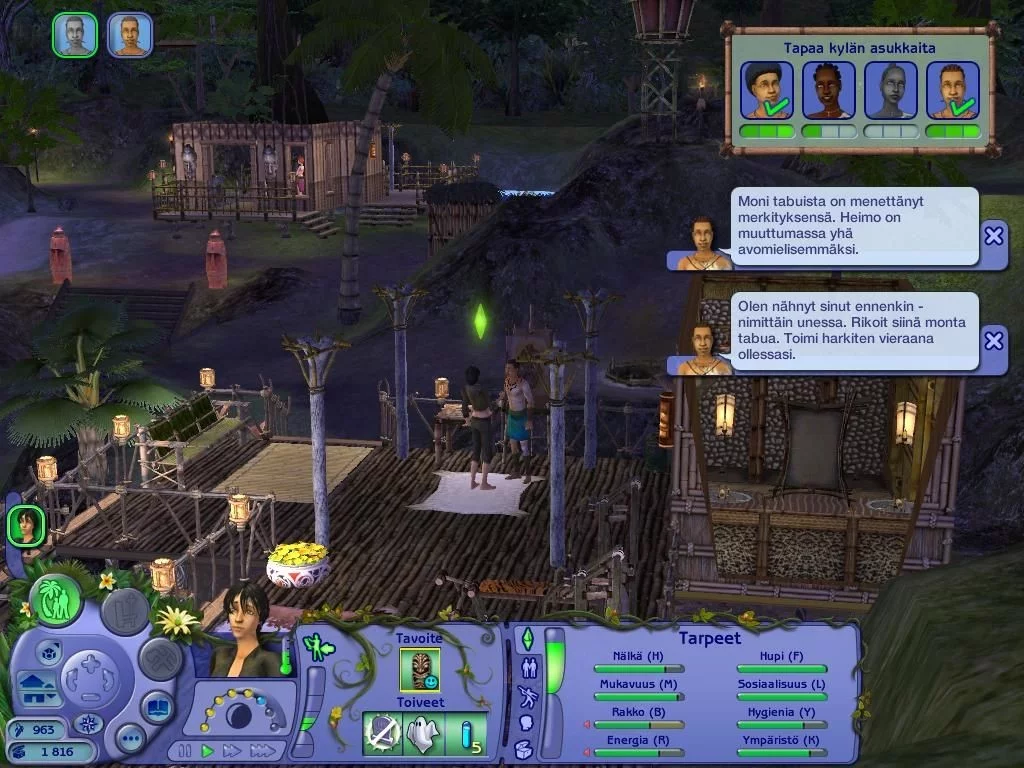Open the green Live mode palm button

pyautogui.click(x=56, y=600)
